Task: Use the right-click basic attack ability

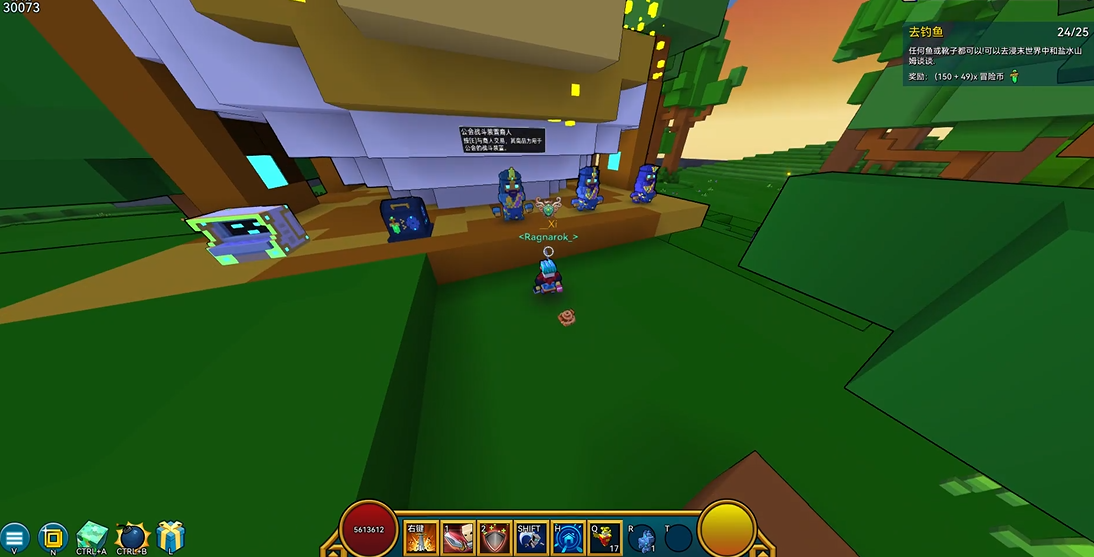Action: pos(421,538)
